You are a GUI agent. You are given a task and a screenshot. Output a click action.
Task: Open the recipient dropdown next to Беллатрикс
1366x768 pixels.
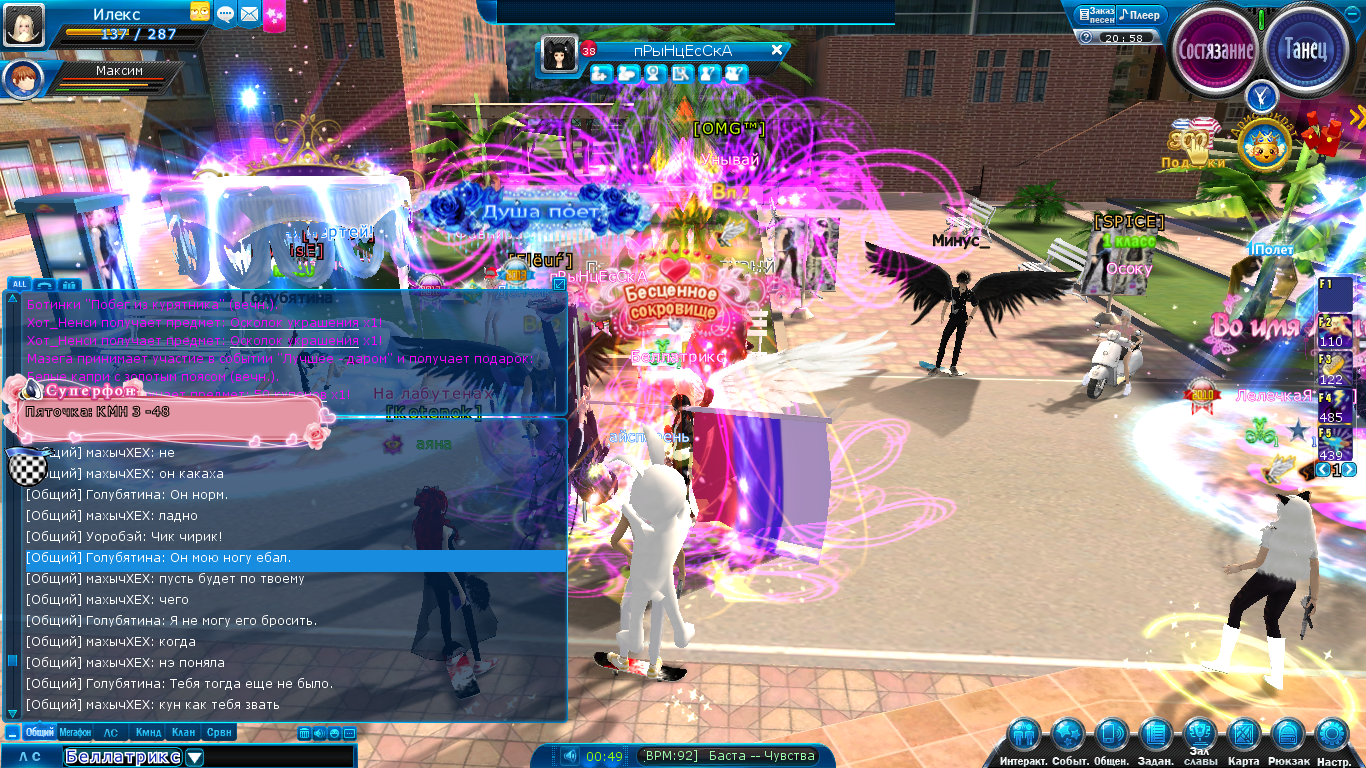(194, 757)
